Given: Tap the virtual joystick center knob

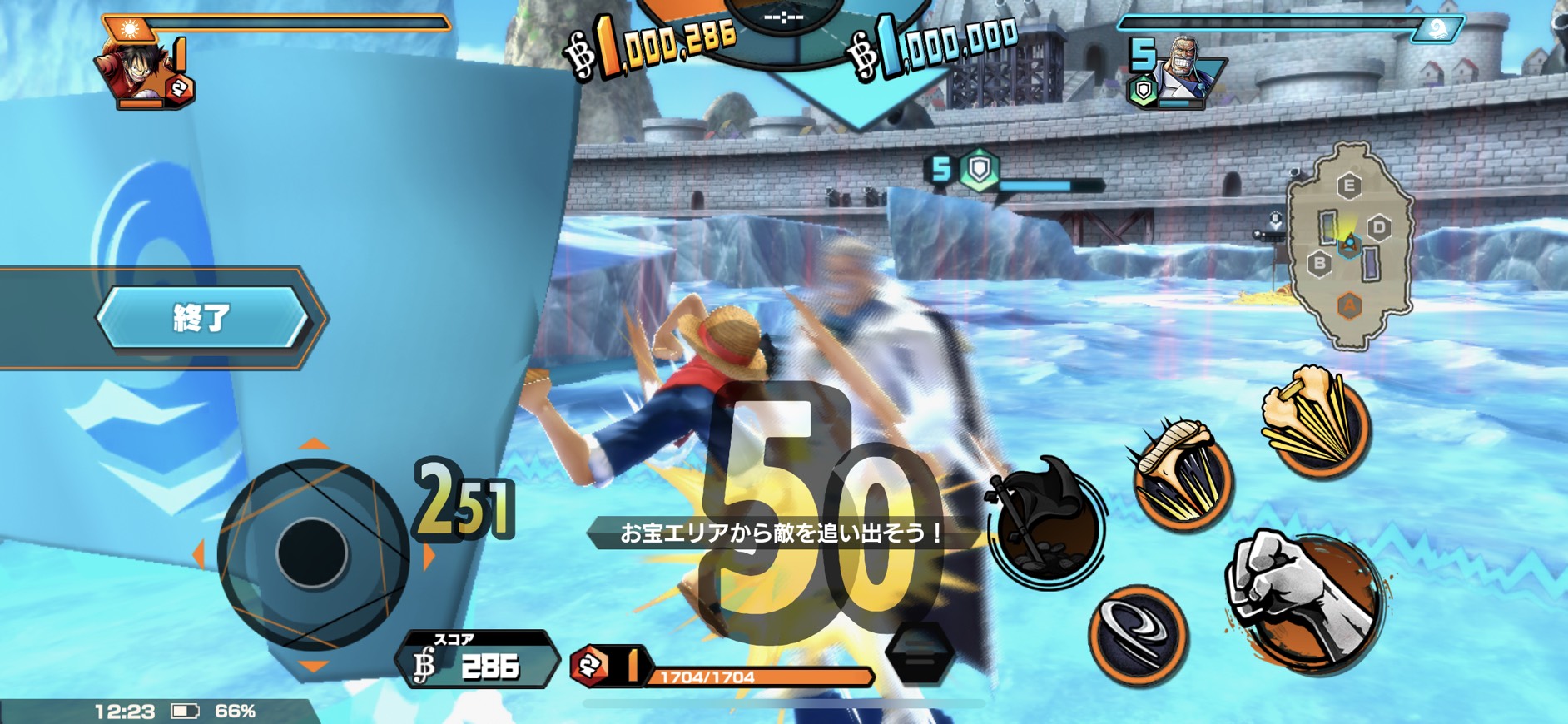Looking at the screenshot, I should (312, 553).
